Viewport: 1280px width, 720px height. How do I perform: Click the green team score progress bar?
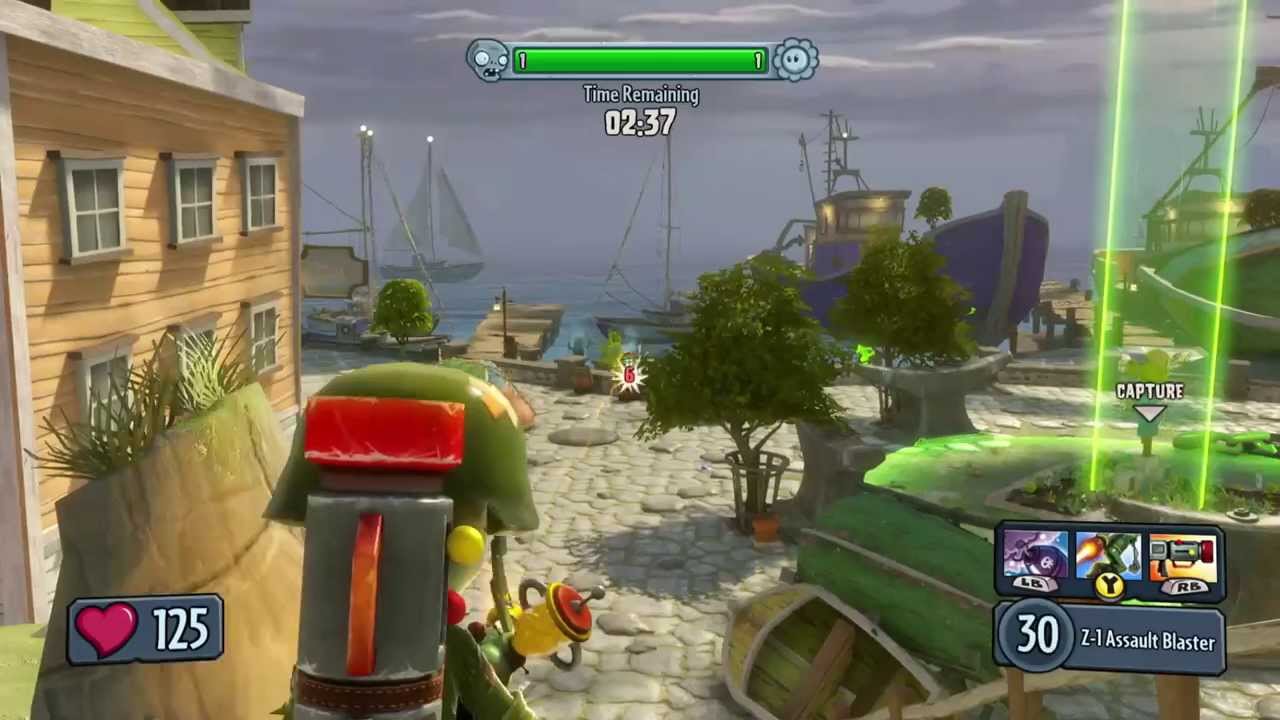640,60
